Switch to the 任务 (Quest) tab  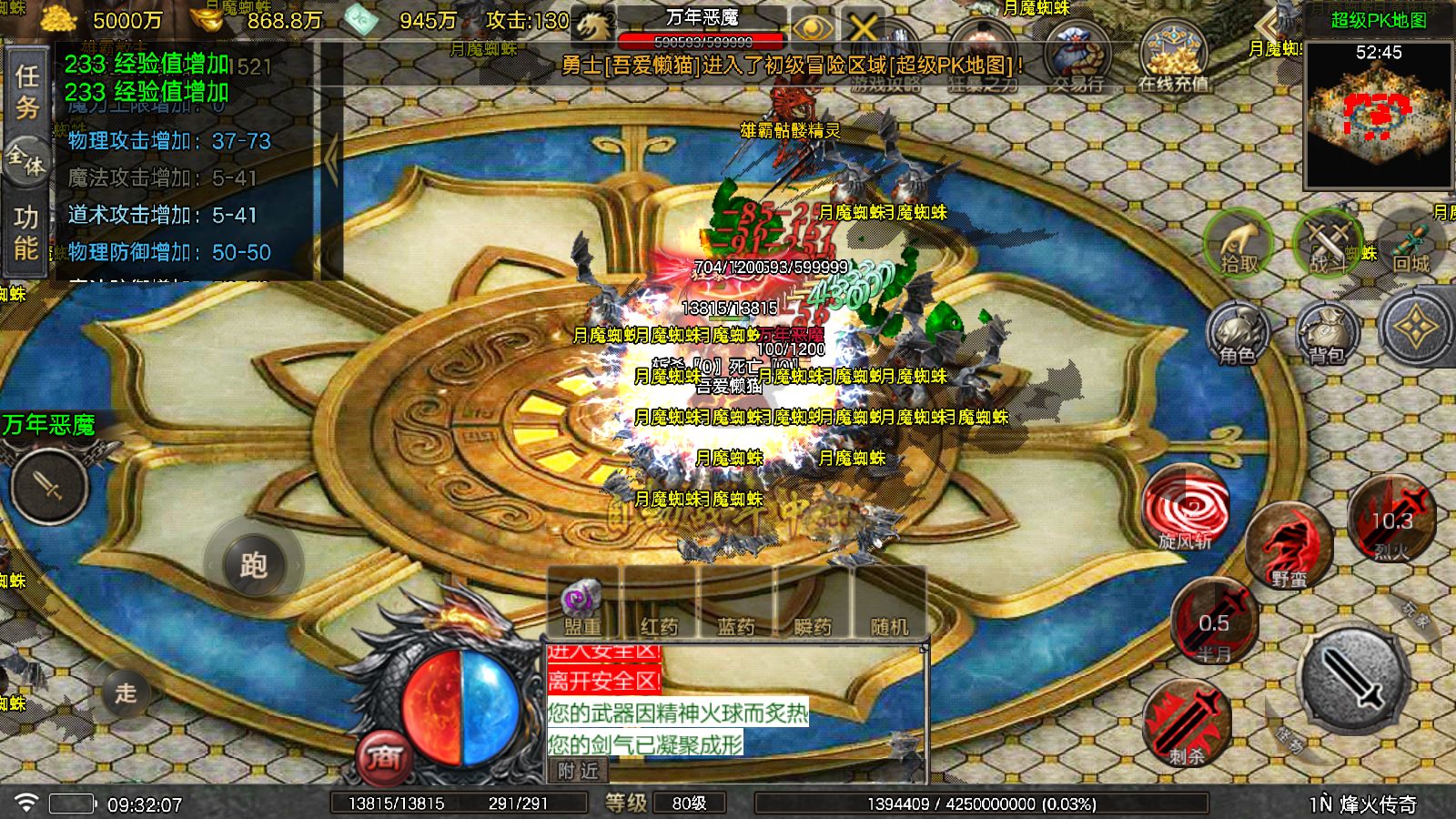[25, 91]
